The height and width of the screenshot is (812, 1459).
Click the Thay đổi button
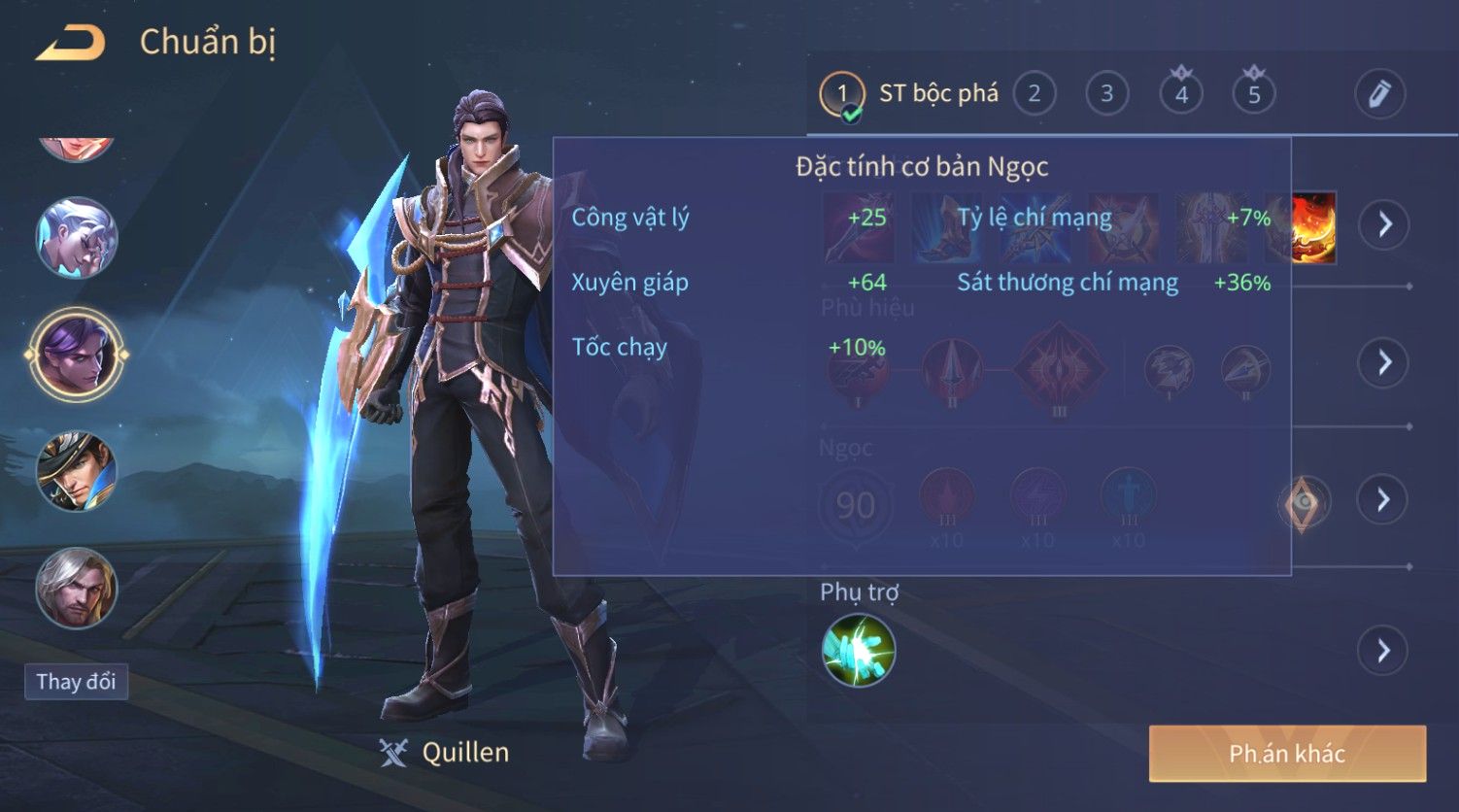[x=76, y=682]
